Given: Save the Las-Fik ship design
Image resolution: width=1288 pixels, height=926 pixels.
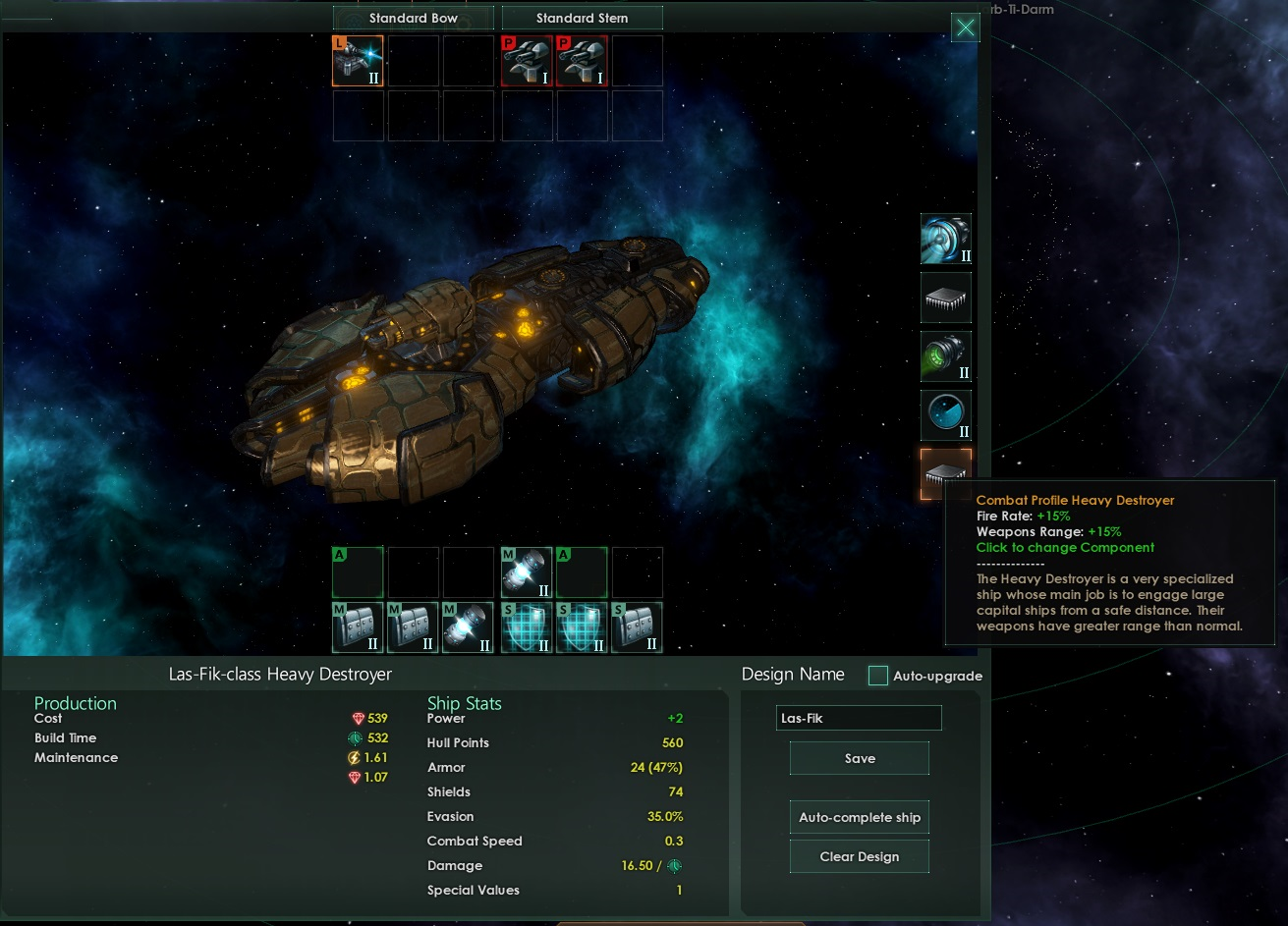Looking at the screenshot, I should click(x=859, y=758).
